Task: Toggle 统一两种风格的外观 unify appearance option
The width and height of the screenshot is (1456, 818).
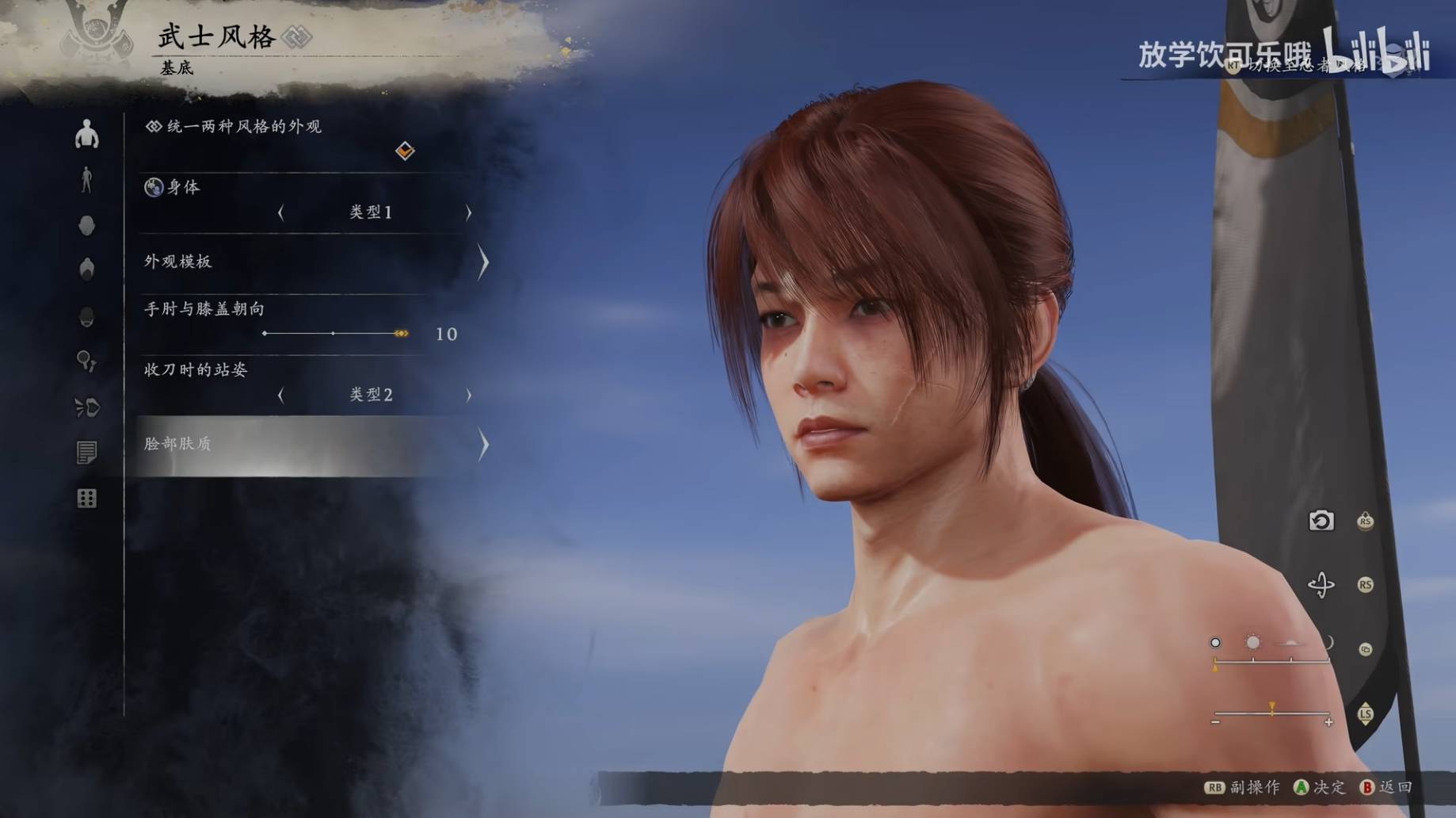Action: (x=405, y=151)
